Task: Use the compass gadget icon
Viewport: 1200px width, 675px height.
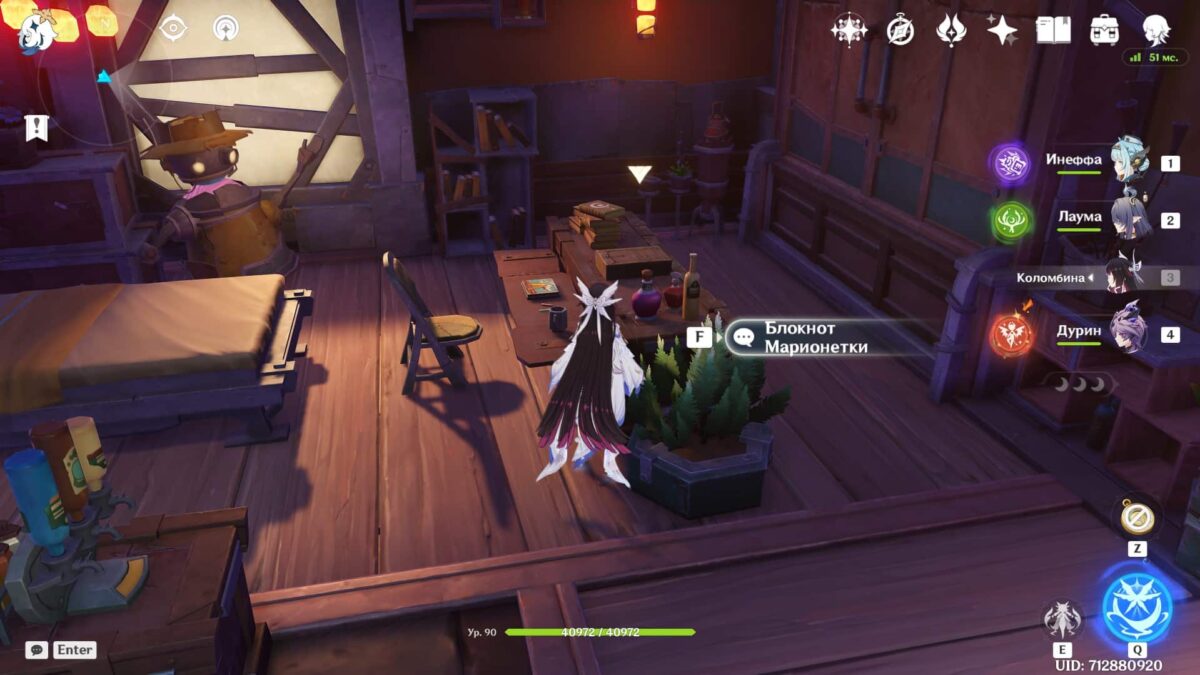Action: [x=1137, y=517]
